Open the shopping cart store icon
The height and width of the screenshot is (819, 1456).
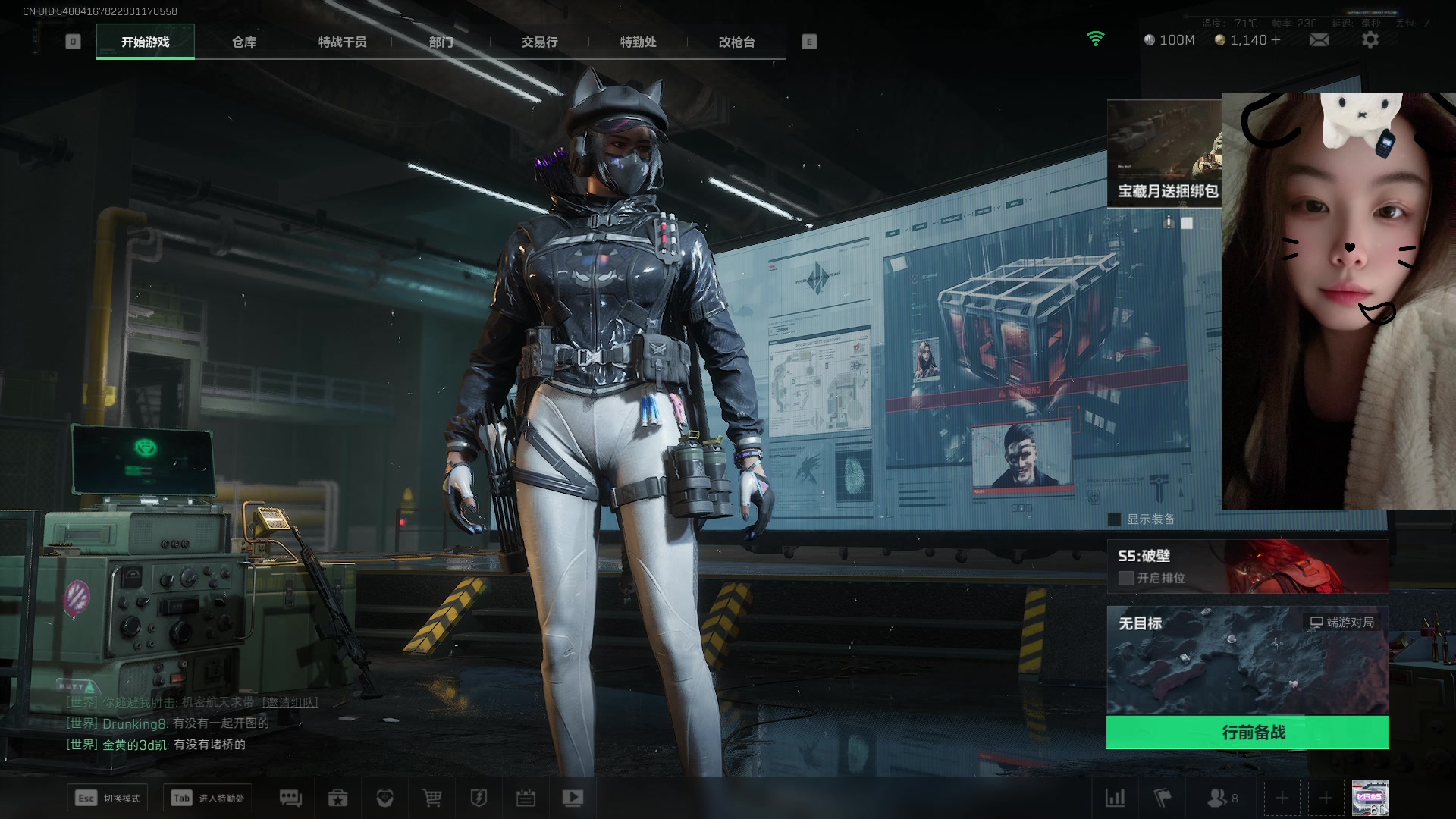click(x=431, y=798)
